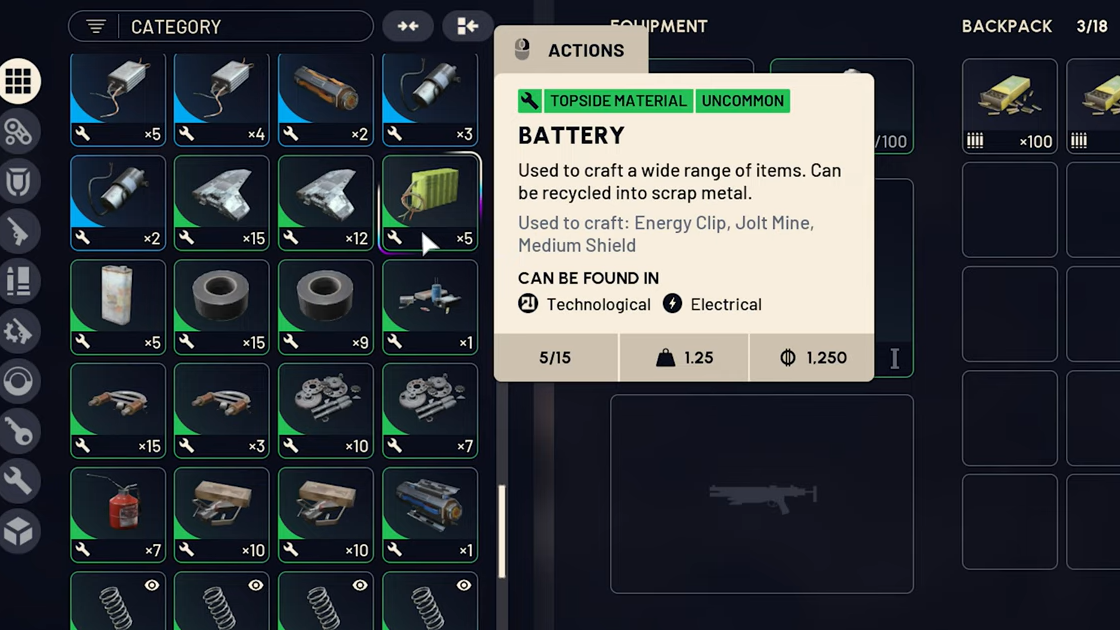Select the red canister stack of seven
The image size is (1120, 630).
(118, 514)
